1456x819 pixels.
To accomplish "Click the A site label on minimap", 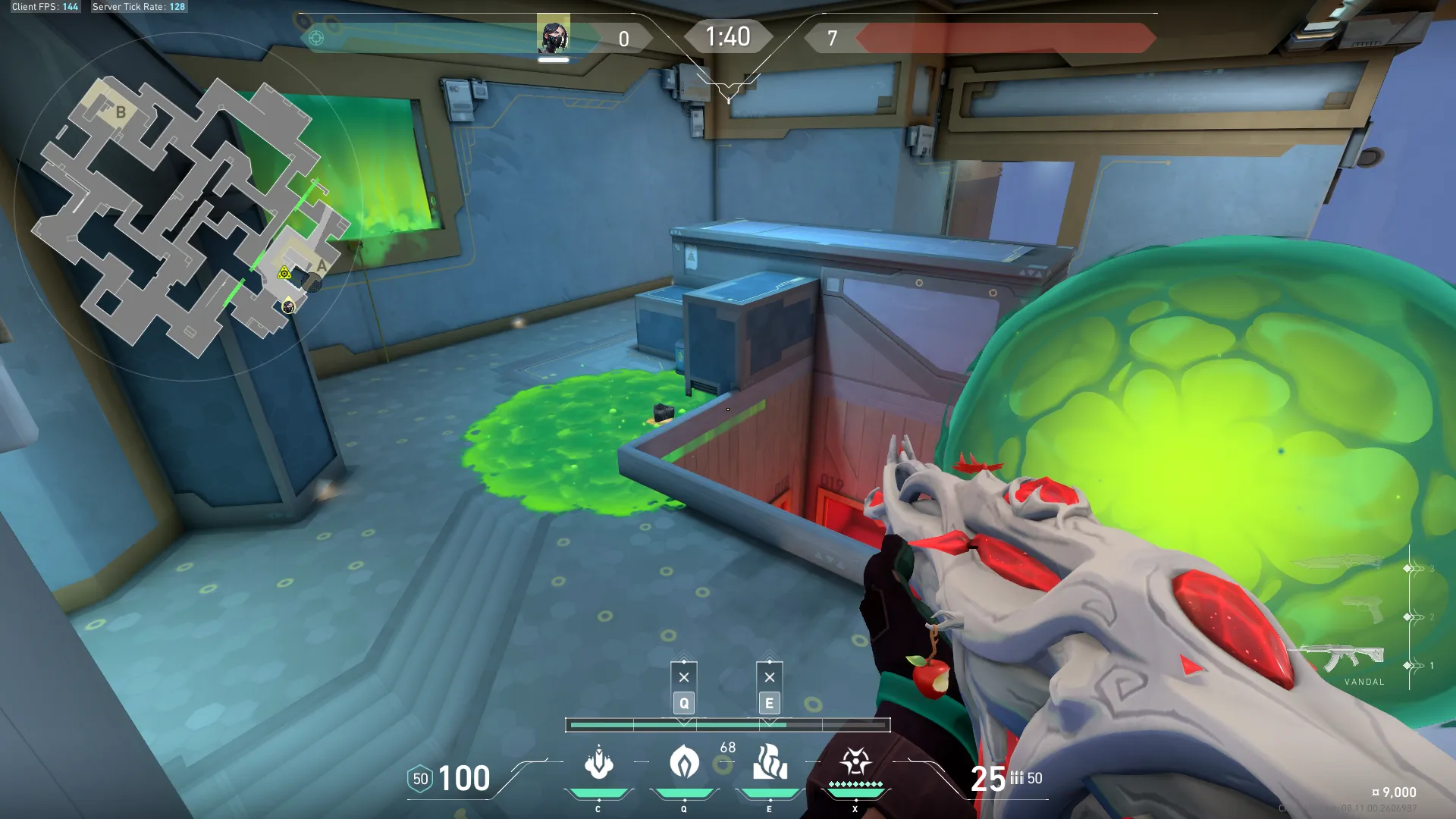I will pos(322,266).
